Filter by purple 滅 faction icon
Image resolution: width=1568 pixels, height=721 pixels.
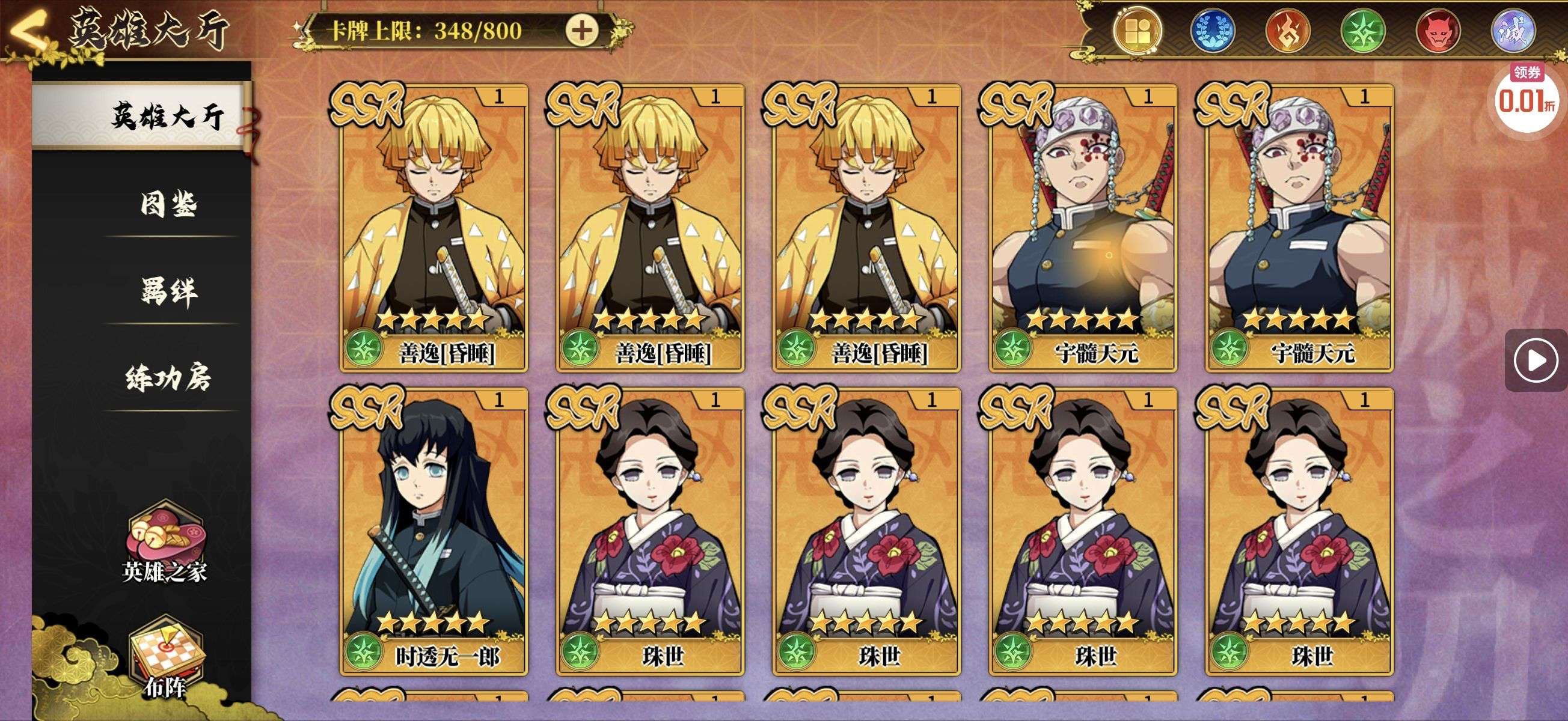1513,31
